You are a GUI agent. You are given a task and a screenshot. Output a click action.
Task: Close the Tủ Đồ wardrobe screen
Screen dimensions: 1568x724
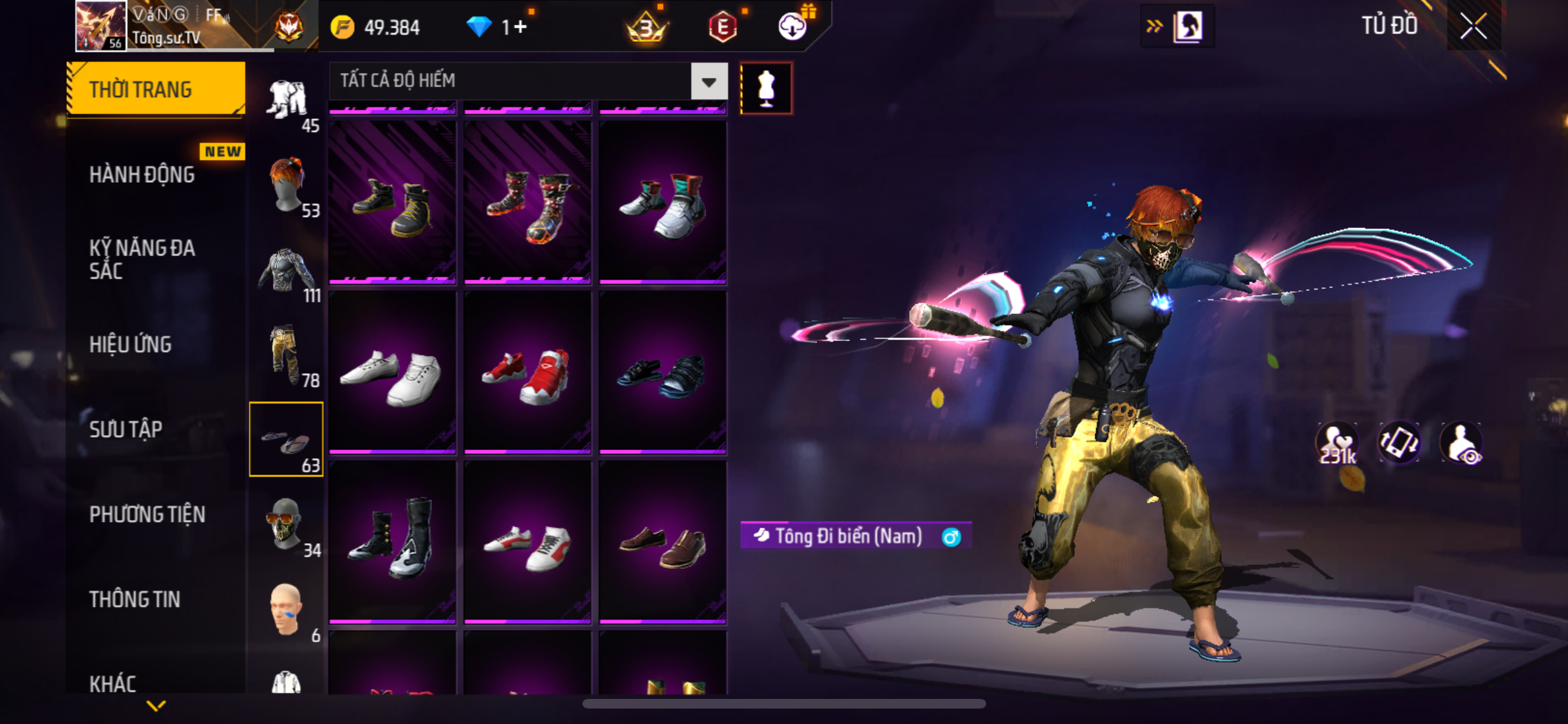click(1473, 26)
